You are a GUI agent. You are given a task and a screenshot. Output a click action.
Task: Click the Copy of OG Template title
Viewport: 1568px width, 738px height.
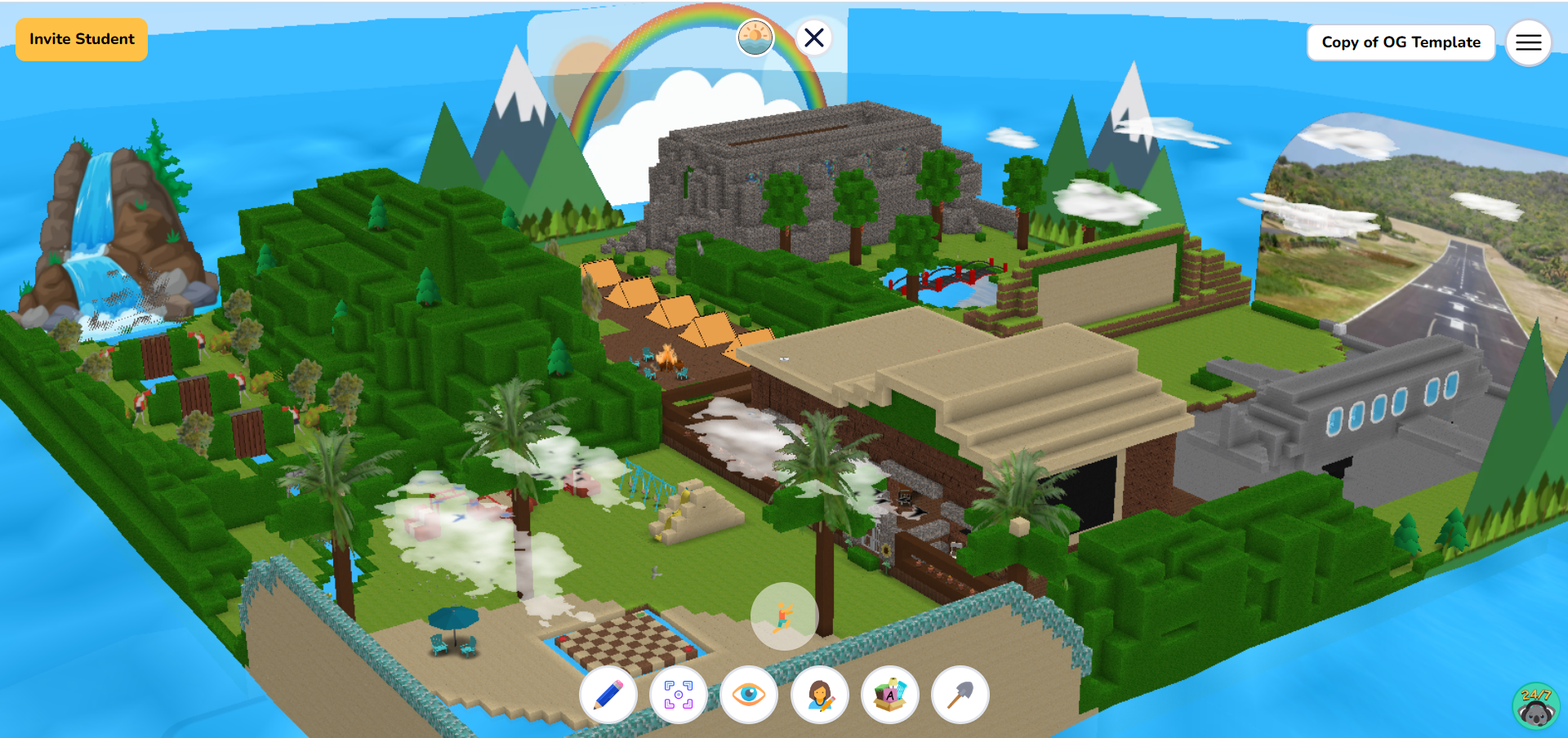[1401, 42]
